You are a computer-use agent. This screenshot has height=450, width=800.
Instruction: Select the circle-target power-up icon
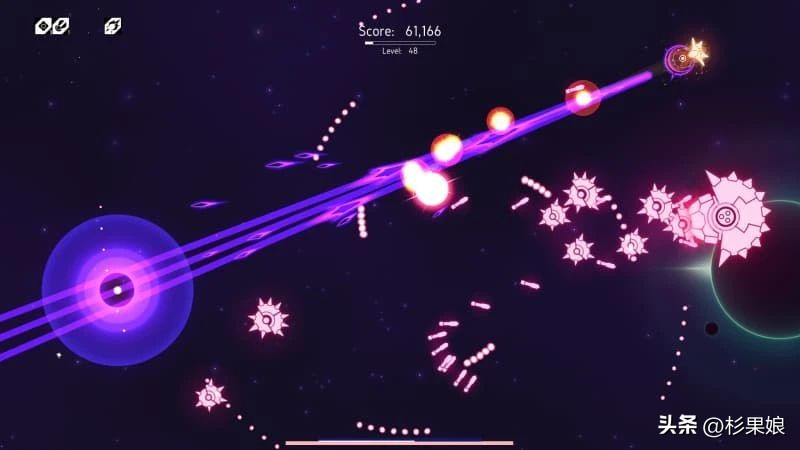[43, 26]
